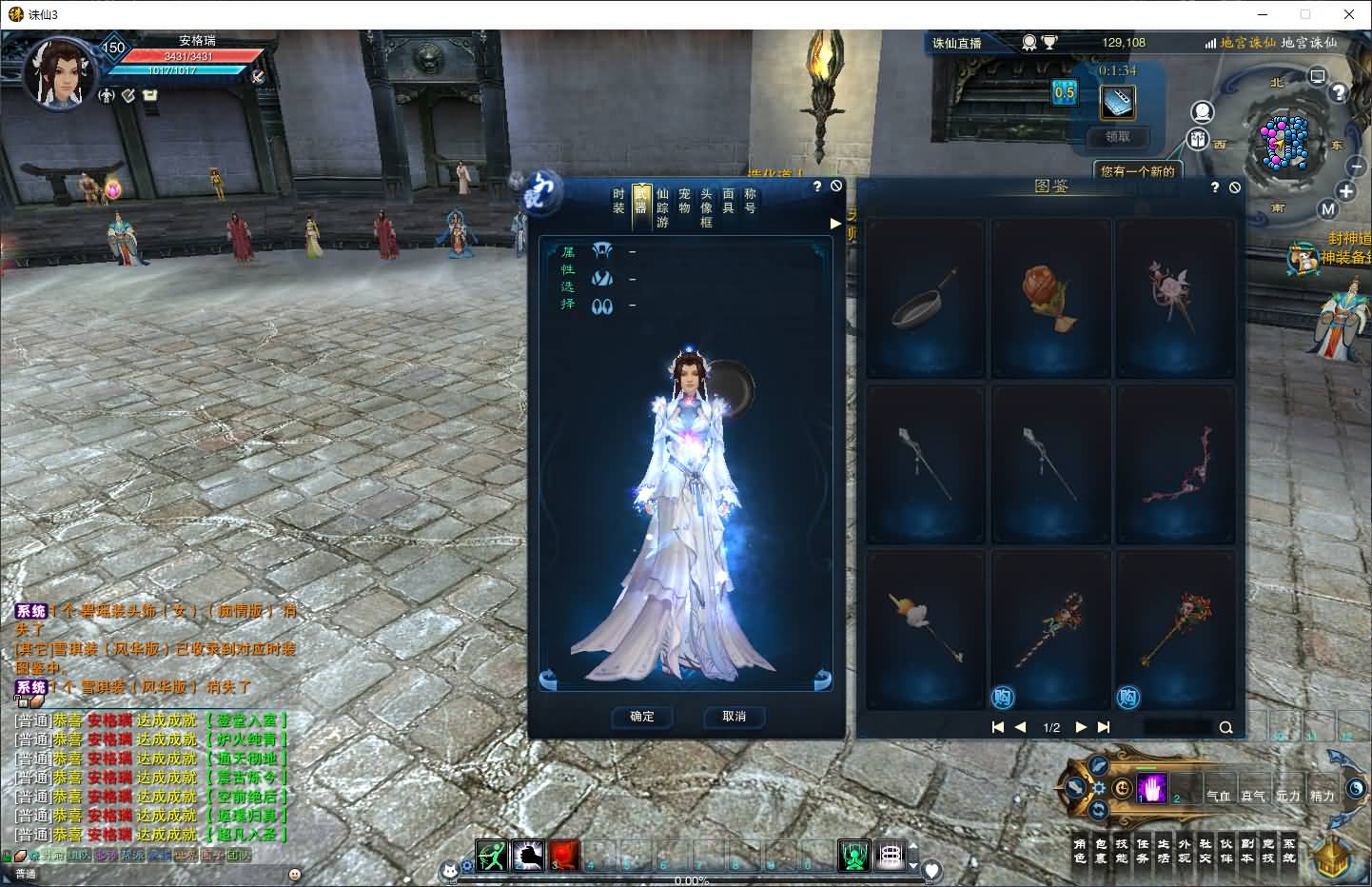The image size is (1372, 887).
Task: Go to next catalog page
Action: pyautogui.click(x=1081, y=727)
